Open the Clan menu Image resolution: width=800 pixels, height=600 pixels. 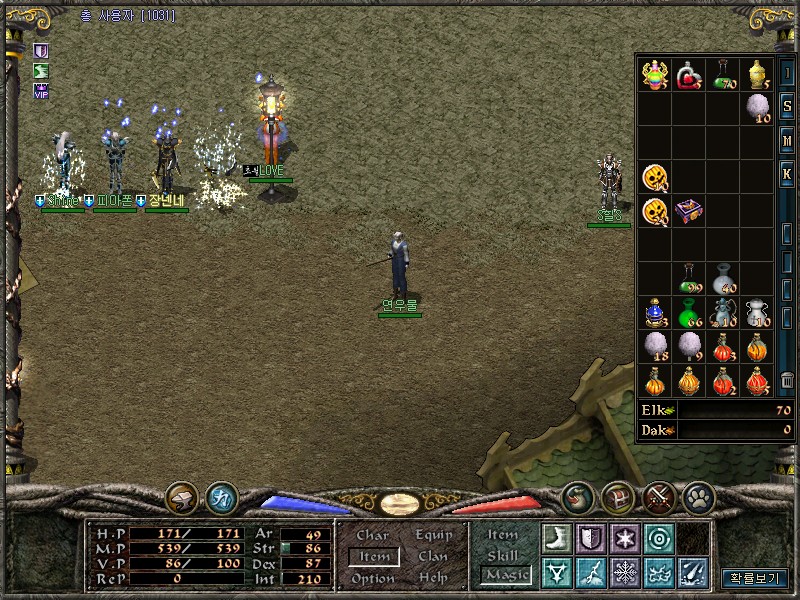tap(433, 557)
